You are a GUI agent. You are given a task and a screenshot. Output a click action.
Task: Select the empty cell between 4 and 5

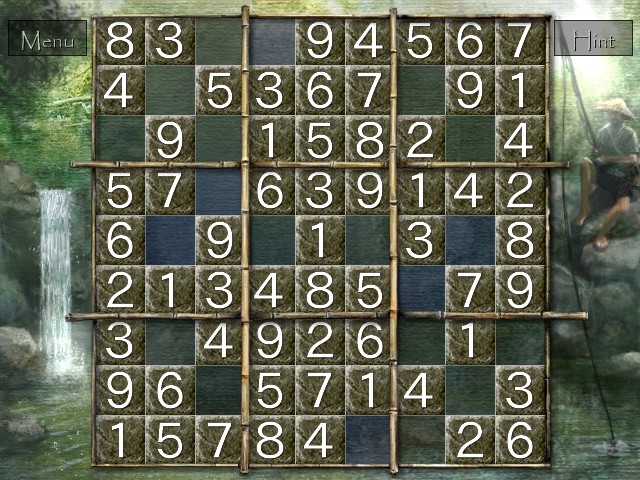click(170, 91)
